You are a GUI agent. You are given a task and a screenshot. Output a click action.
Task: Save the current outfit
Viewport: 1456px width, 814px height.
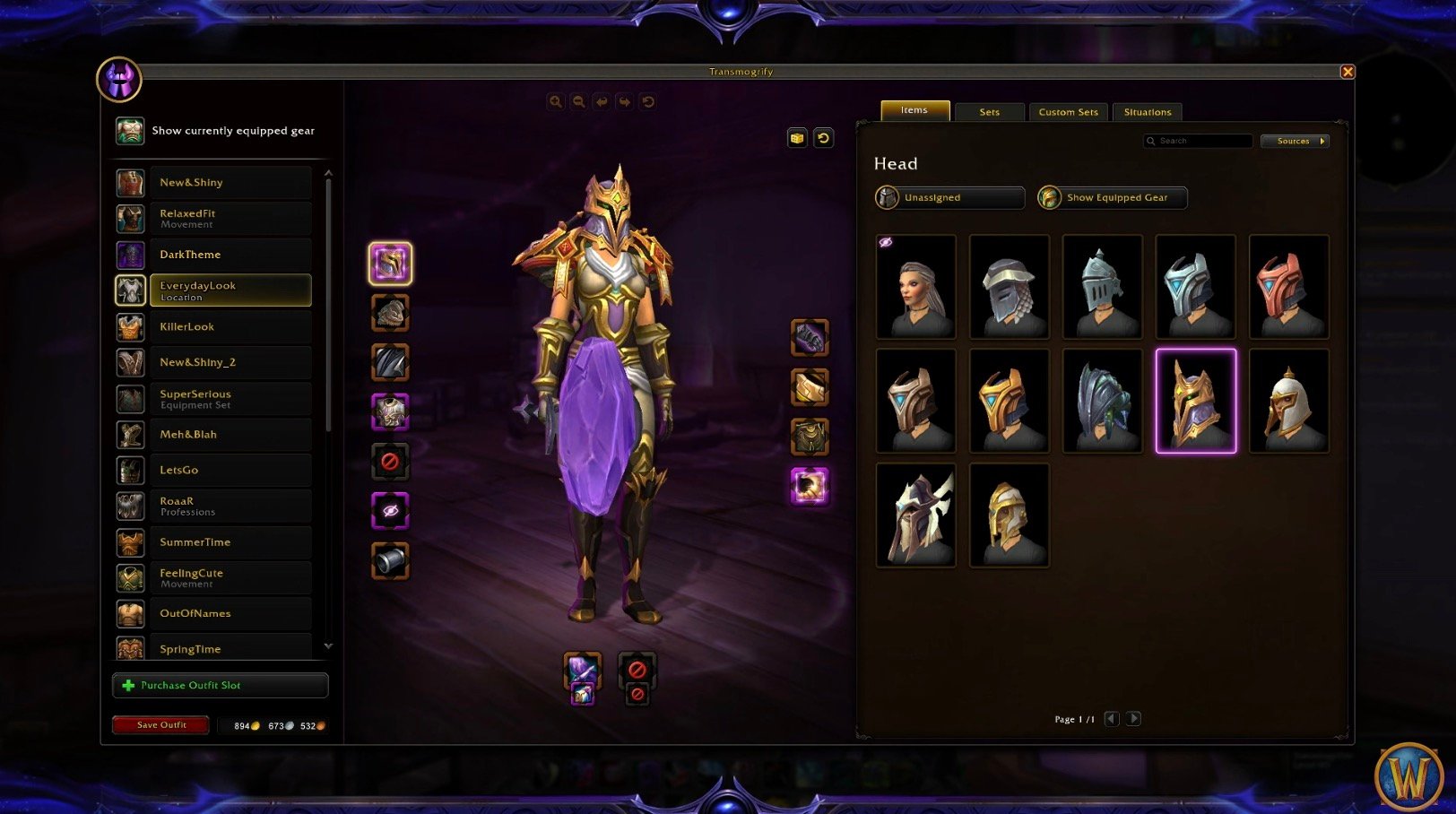click(x=160, y=724)
